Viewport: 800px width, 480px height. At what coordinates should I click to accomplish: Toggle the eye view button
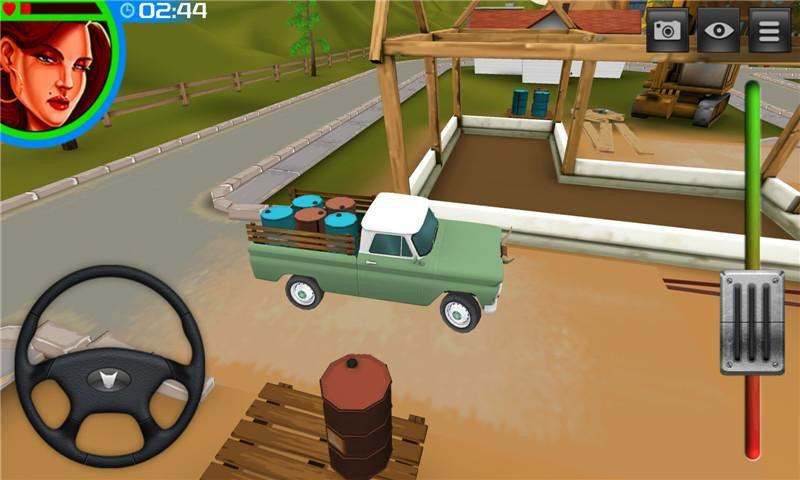point(718,30)
